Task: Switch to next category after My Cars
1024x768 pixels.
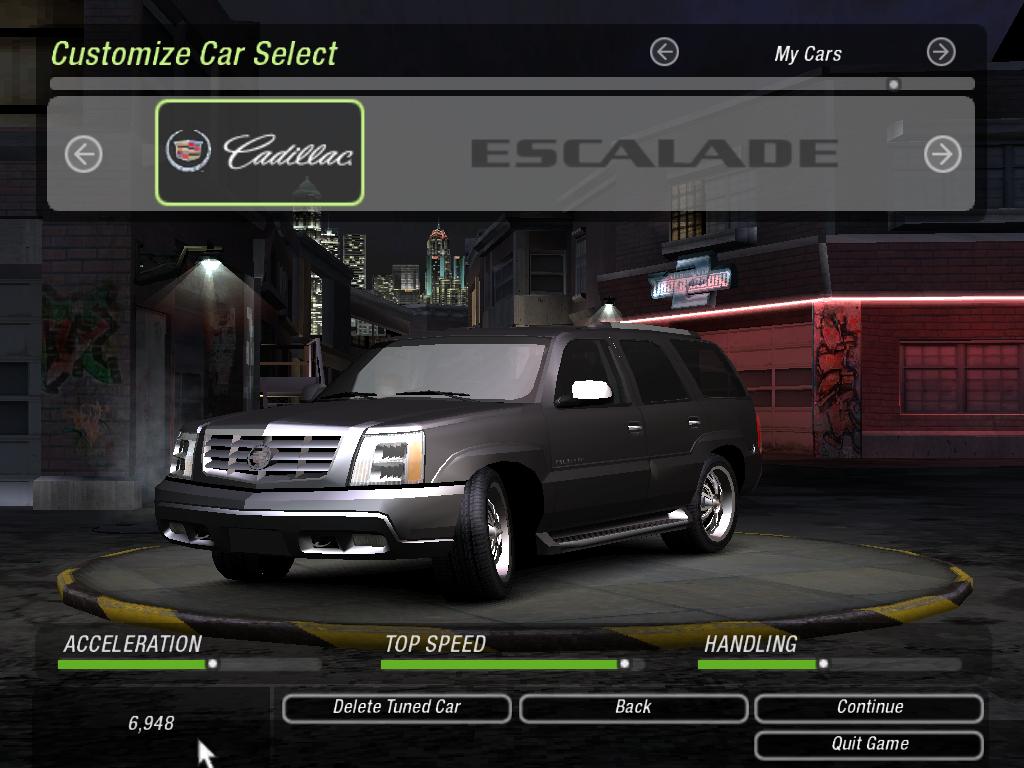Action: click(941, 52)
